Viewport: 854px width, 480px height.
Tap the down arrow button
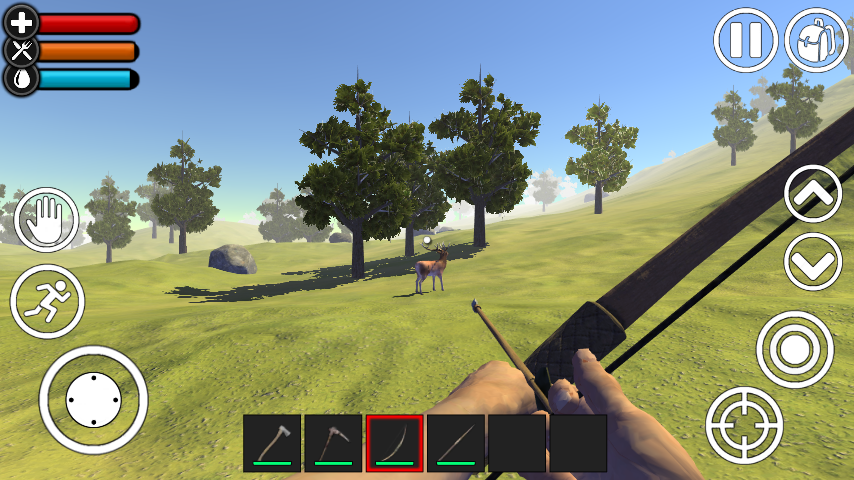pos(813,262)
